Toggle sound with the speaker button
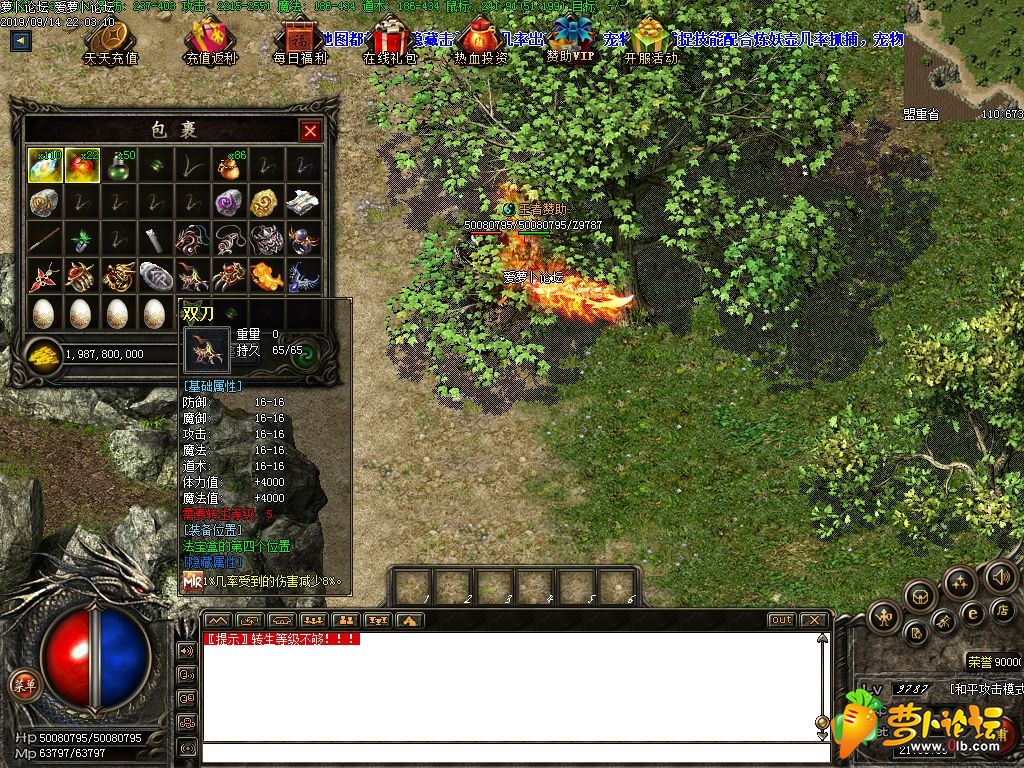The width and height of the screenshot is (1024, 768). (1000, 576)
